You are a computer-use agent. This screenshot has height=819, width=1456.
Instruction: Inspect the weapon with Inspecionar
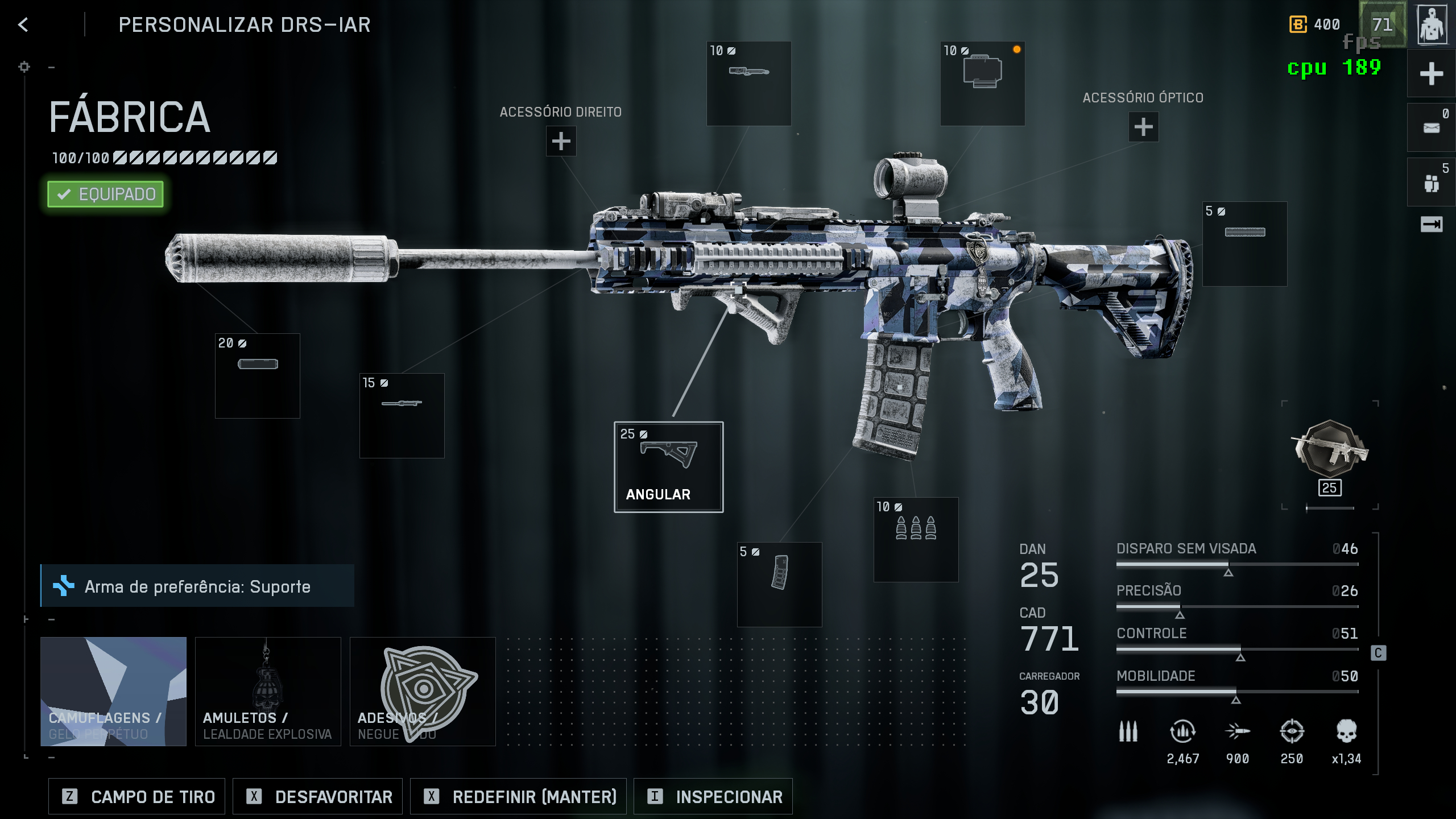[x=713, y=796]
